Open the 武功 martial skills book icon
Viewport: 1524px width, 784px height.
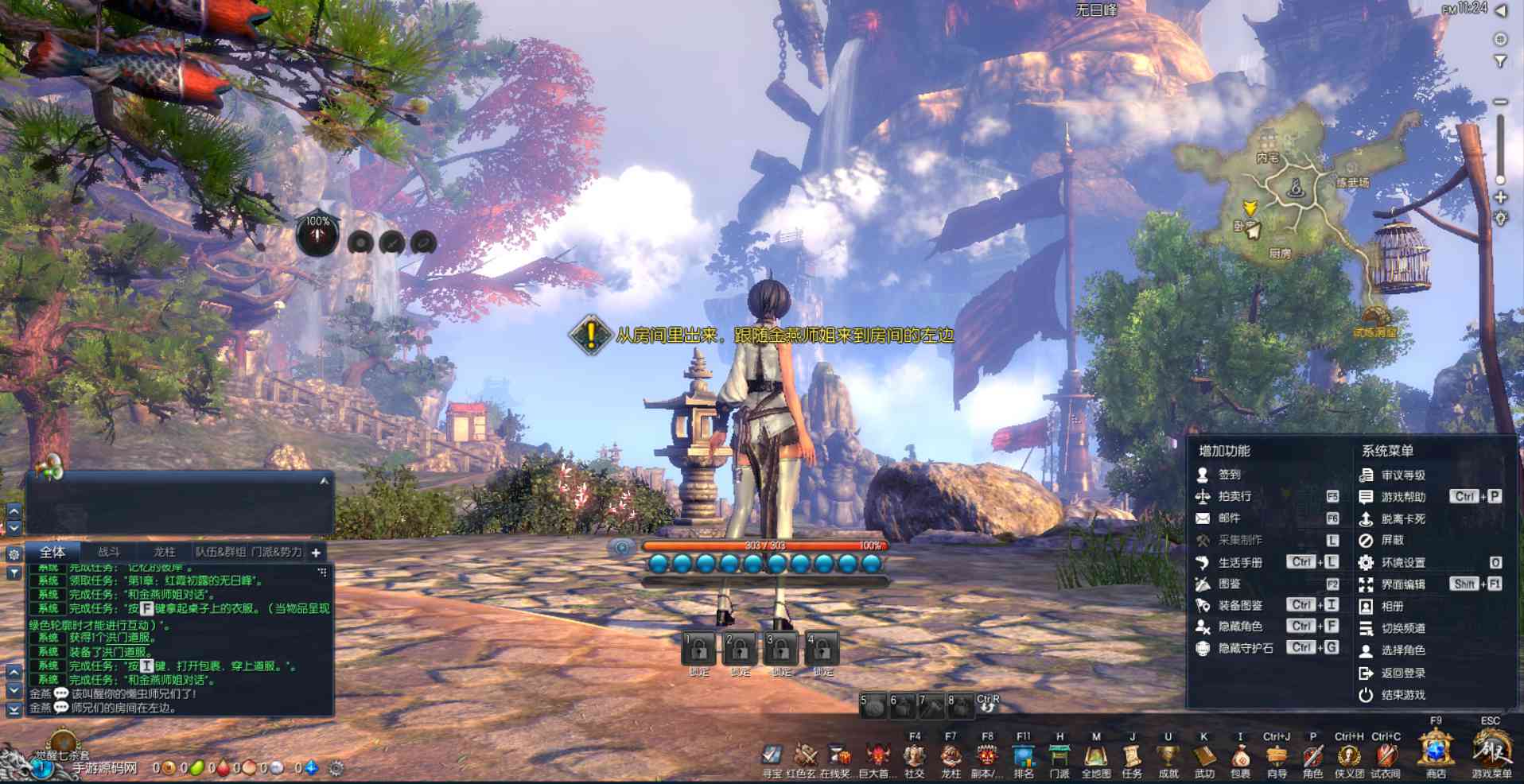[1204, 755]
